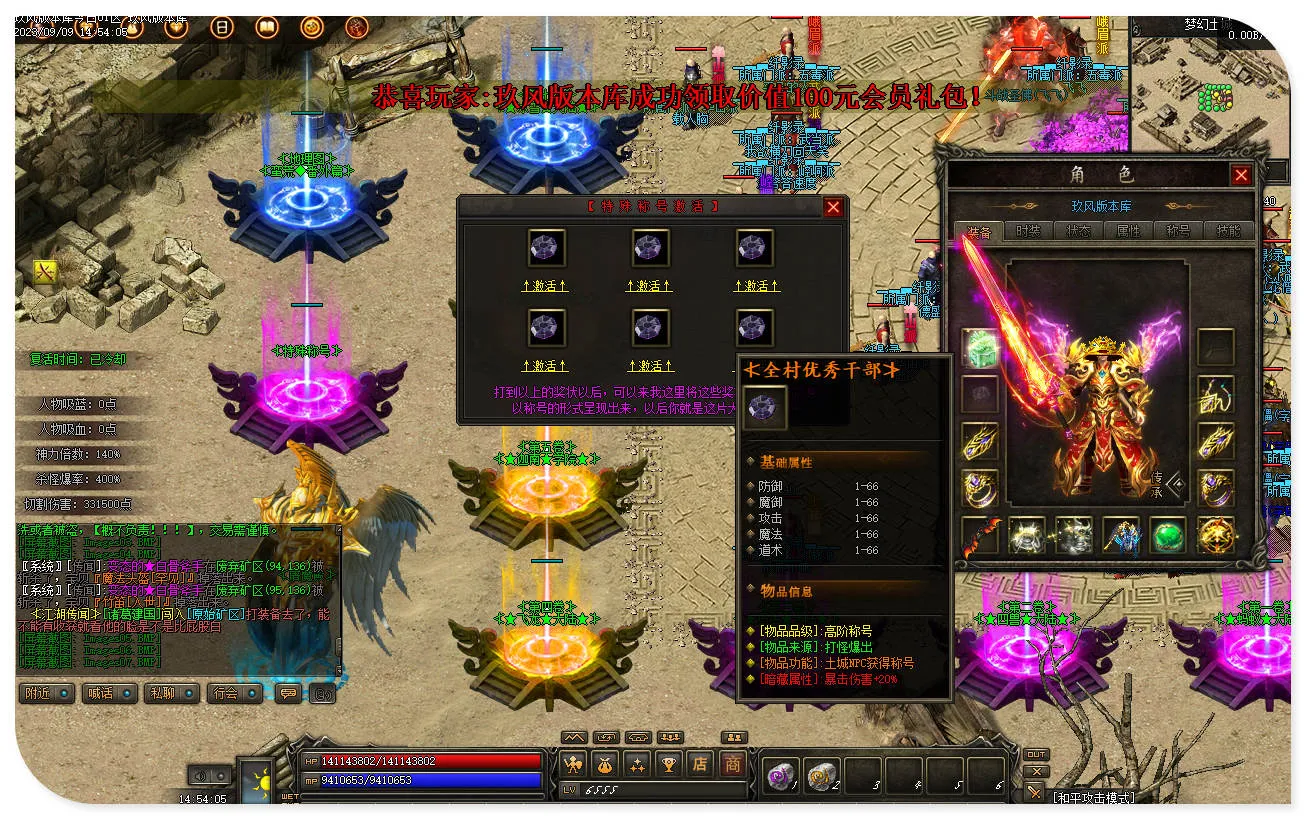Toggle the 私聊 private chat channel
1306x819 pixels.
click(171, 693)
